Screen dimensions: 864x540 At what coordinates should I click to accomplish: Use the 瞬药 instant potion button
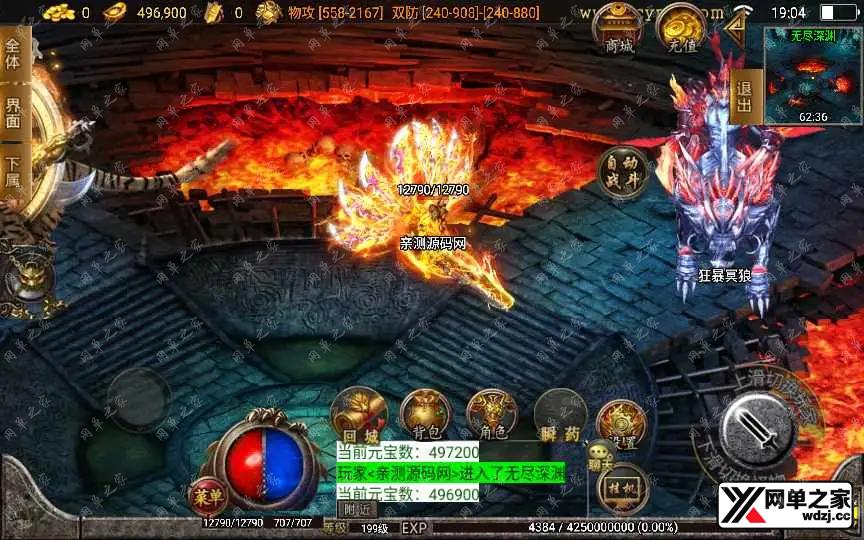click(x=559, y=414)
